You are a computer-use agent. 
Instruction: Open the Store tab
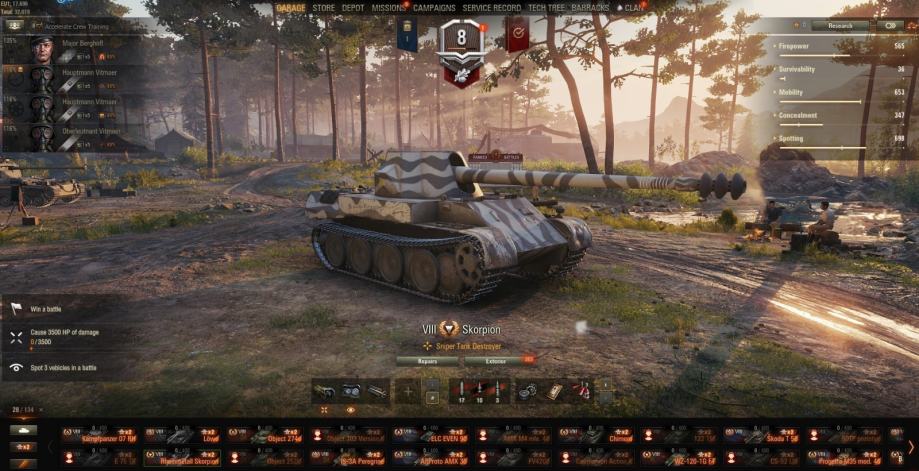[323, 8]
